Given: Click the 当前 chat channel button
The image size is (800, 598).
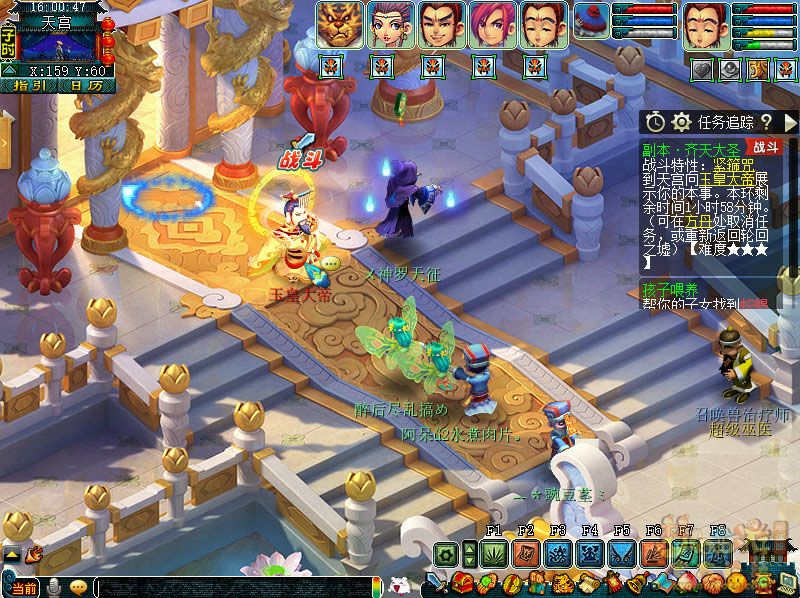Looking at the screenshot, I should tap(22, 588).
